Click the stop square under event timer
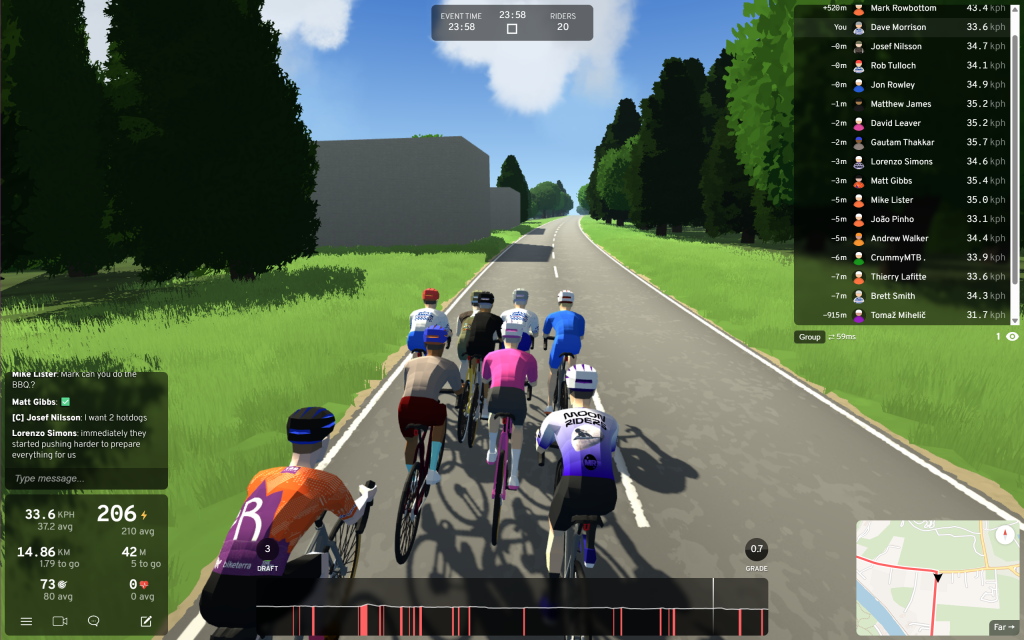 (512, 29)
